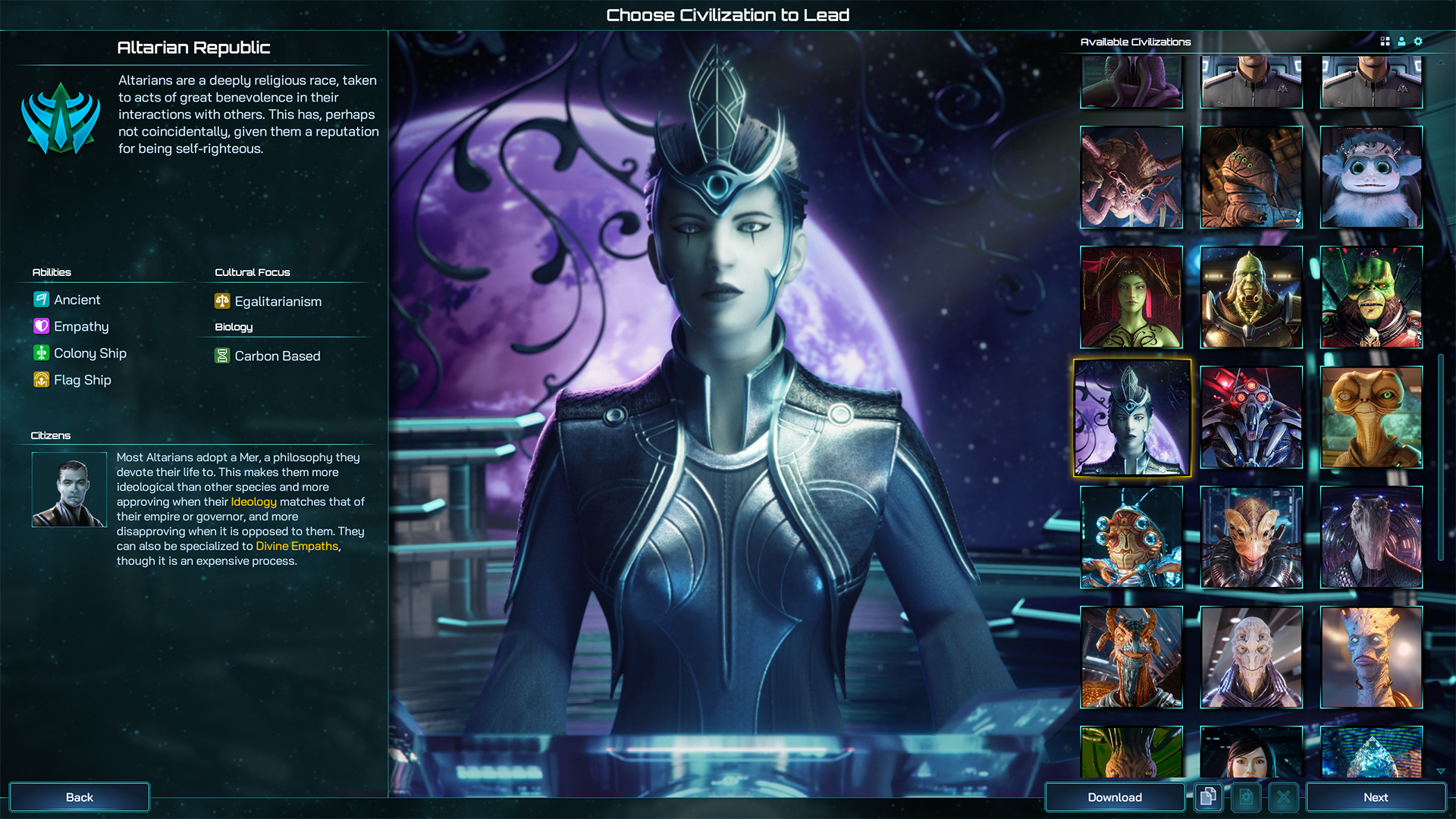Viewport: 1456px width, 819px height.
Task: Click the Egalitarianism cultural focus icon
Action: pyautogui.click(x=221, y=301)
